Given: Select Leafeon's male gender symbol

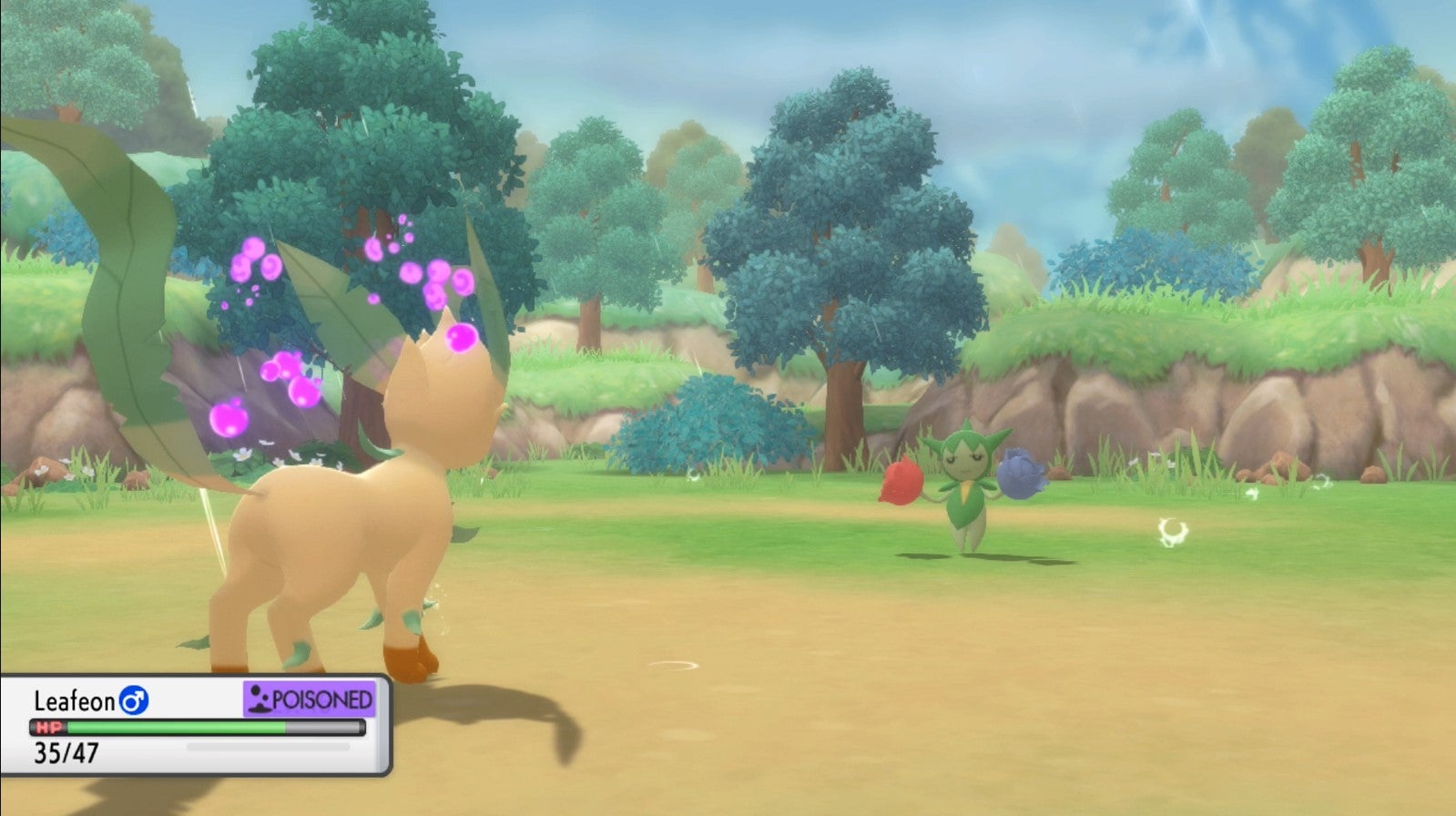Looking at the screenshot, I should point(134,700).
